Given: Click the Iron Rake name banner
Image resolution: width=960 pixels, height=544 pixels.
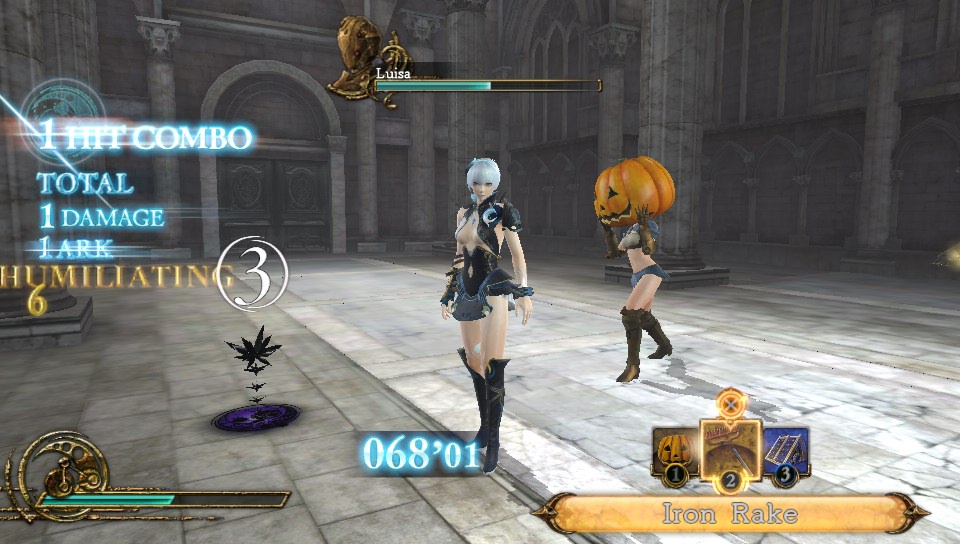Looking at the screenshot, I should pyautogui.click(x=730, y=514).
